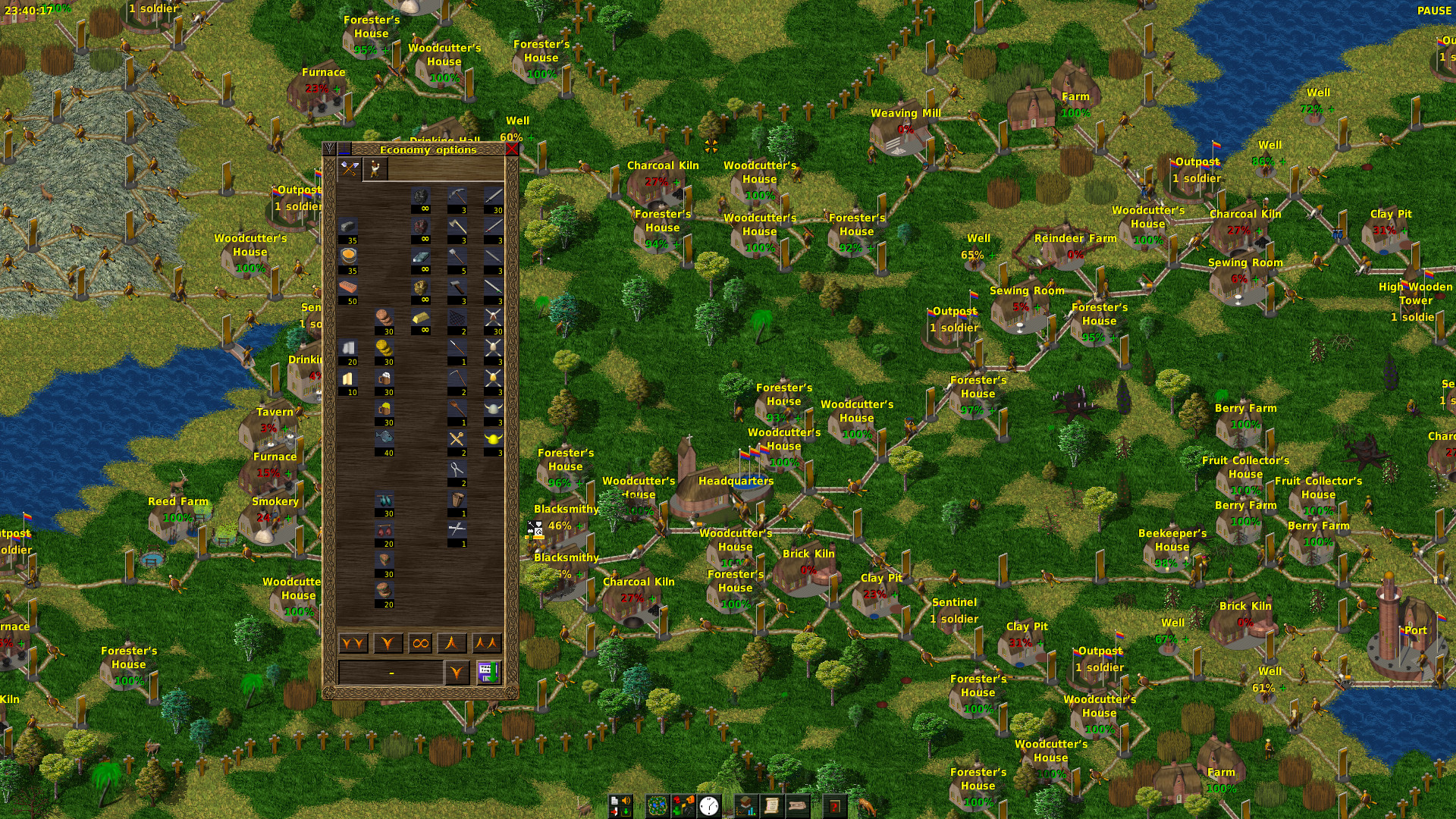
Task: Close the Economy options window
Action: pyautogui.click(x=512, y=149)
